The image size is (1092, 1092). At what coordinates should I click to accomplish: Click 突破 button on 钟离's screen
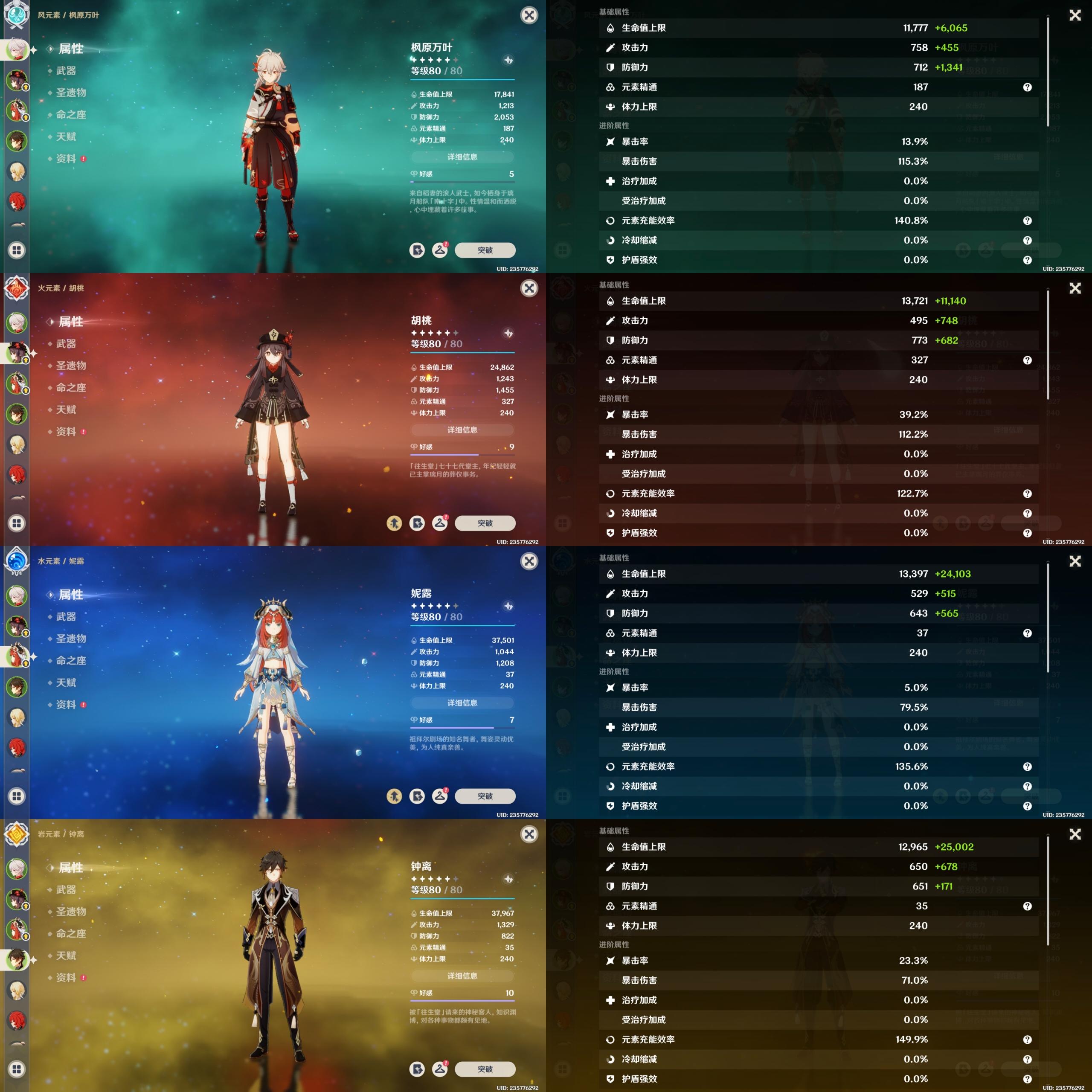485,1069
